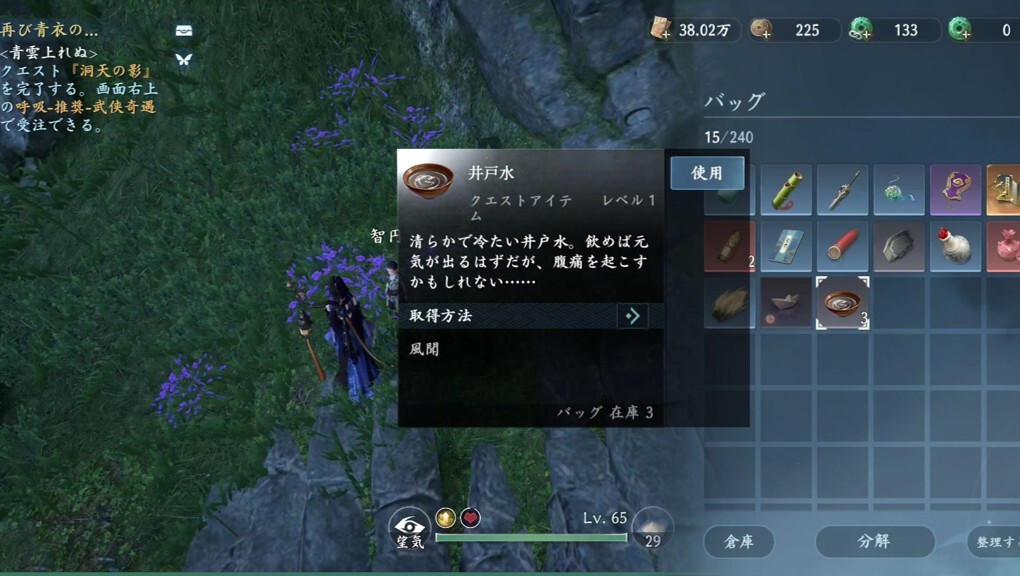1020x576 pixels.
Task: Select the green bamboo tube item
Action: (785, 190)
